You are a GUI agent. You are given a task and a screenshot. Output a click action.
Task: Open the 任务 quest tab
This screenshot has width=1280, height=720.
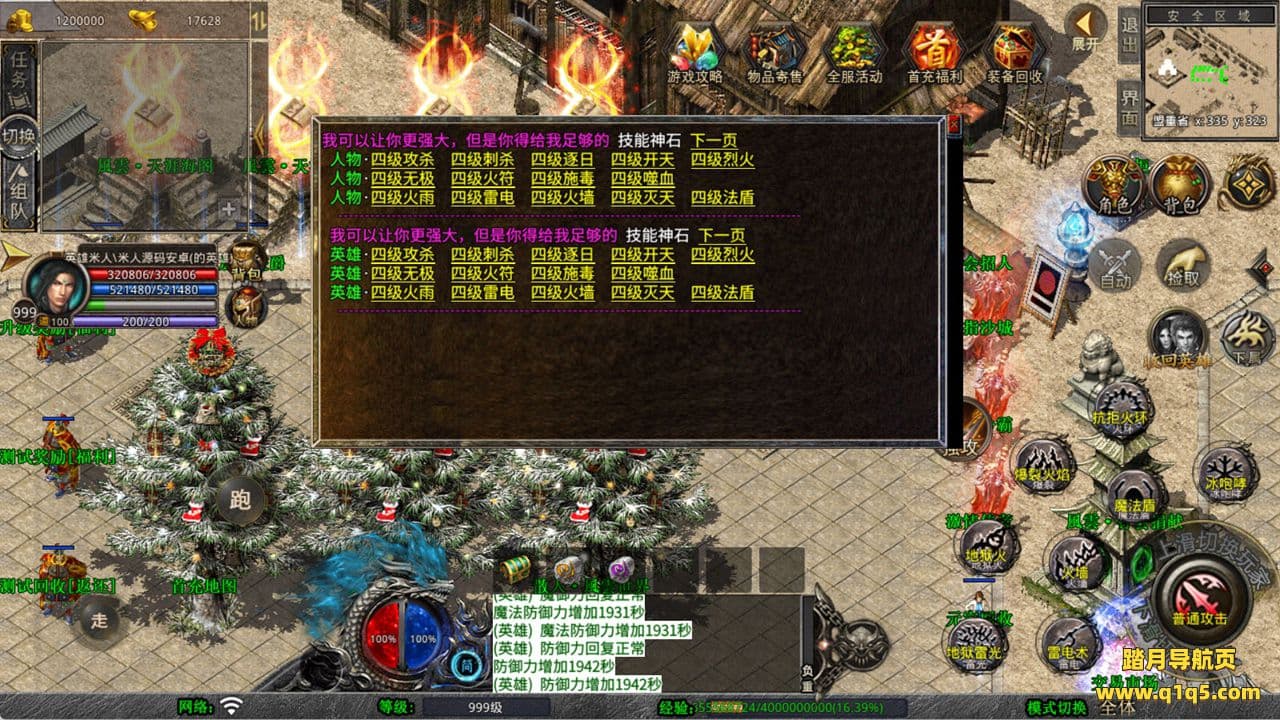coord(20,78)
